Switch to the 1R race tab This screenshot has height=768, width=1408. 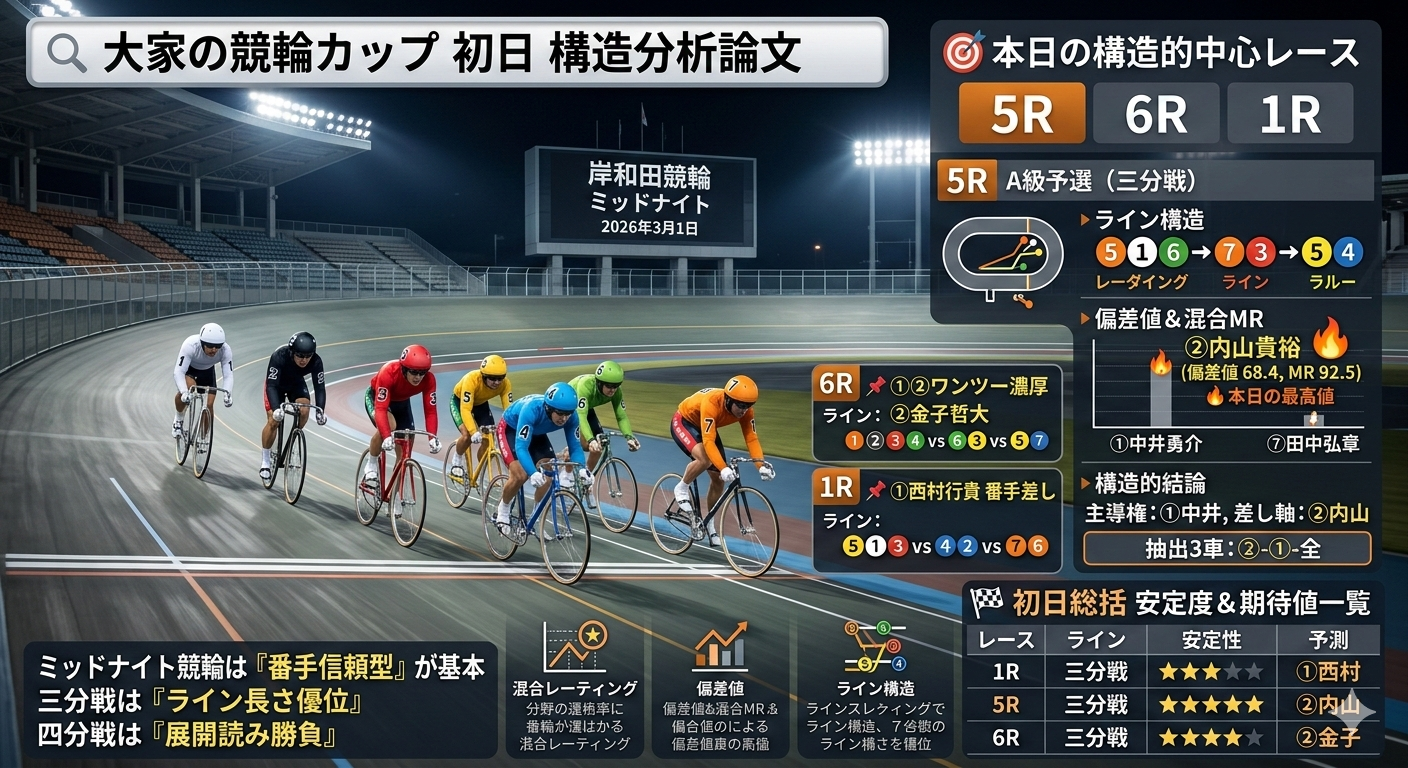point(1290,113)
